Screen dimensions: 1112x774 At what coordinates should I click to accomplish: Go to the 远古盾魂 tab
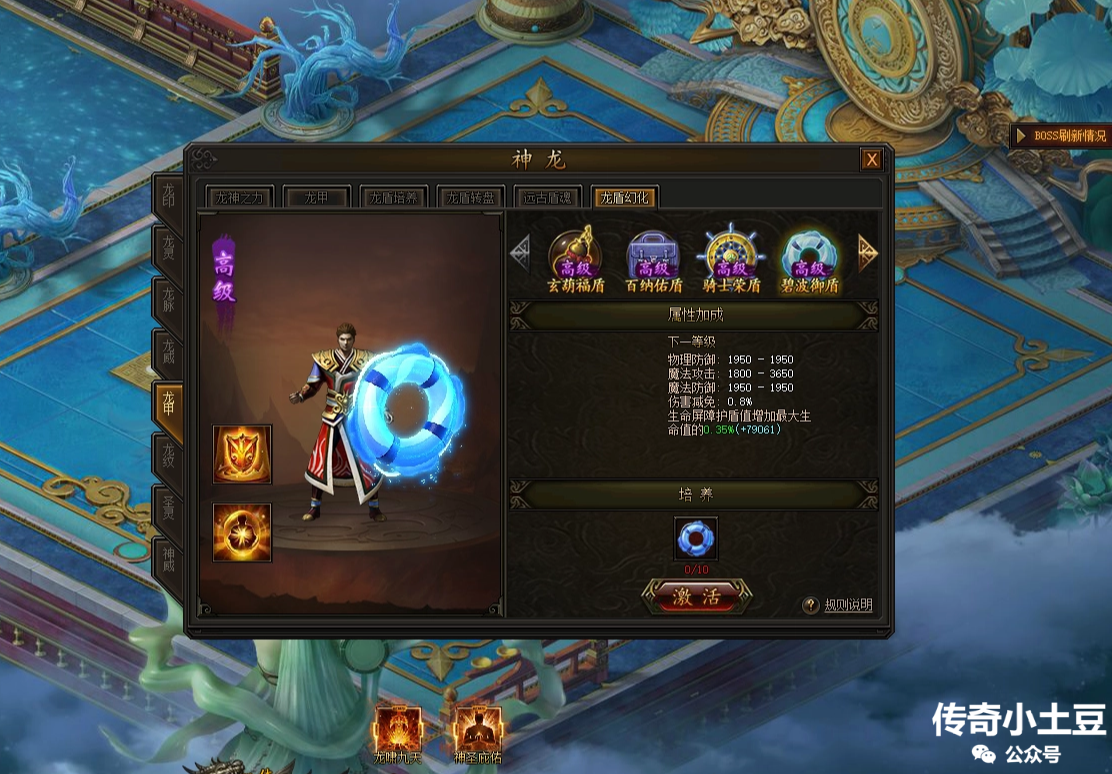(x=547, y=197)
